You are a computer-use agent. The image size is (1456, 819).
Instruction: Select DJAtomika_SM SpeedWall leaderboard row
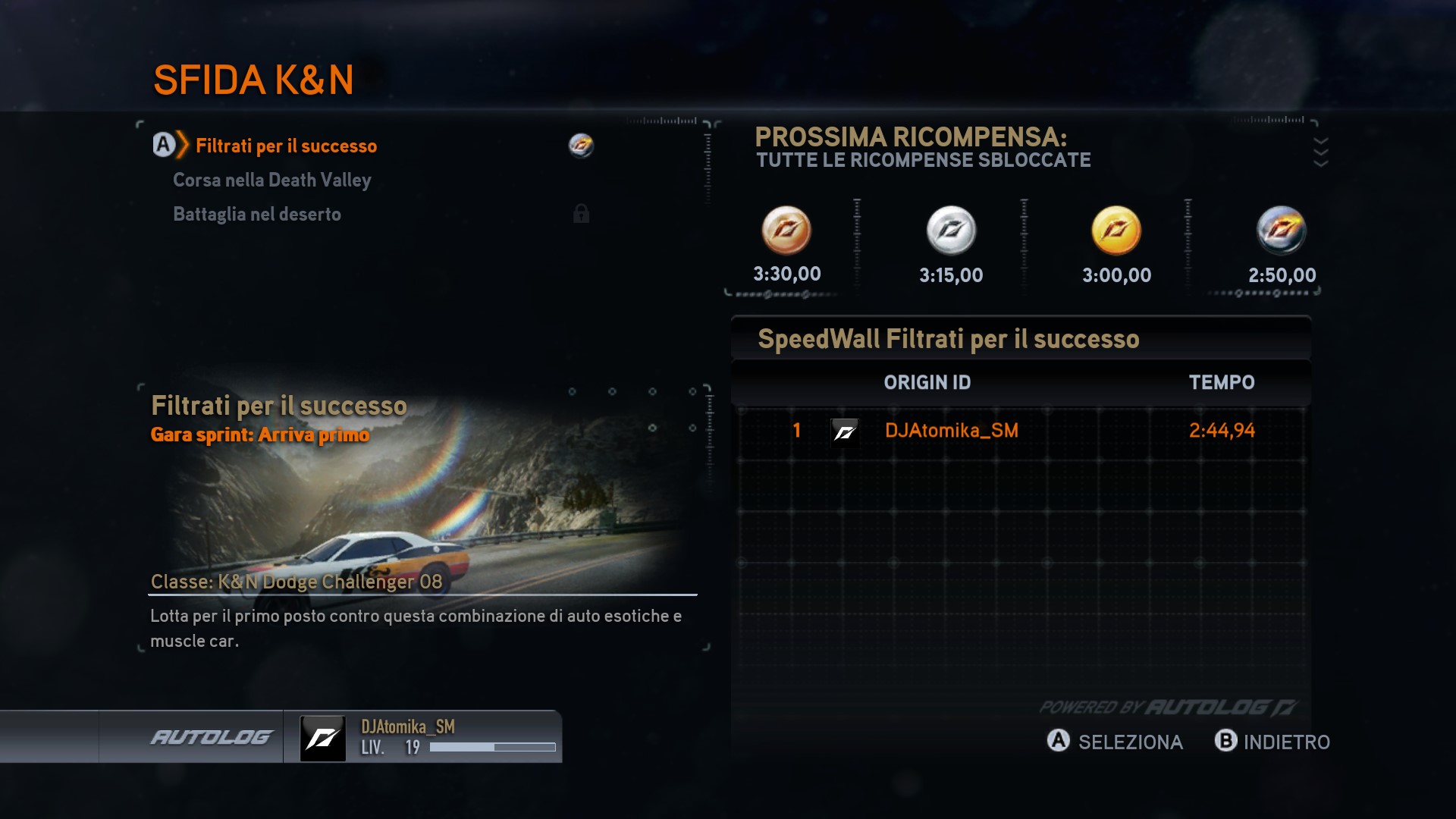point(1021,431)
